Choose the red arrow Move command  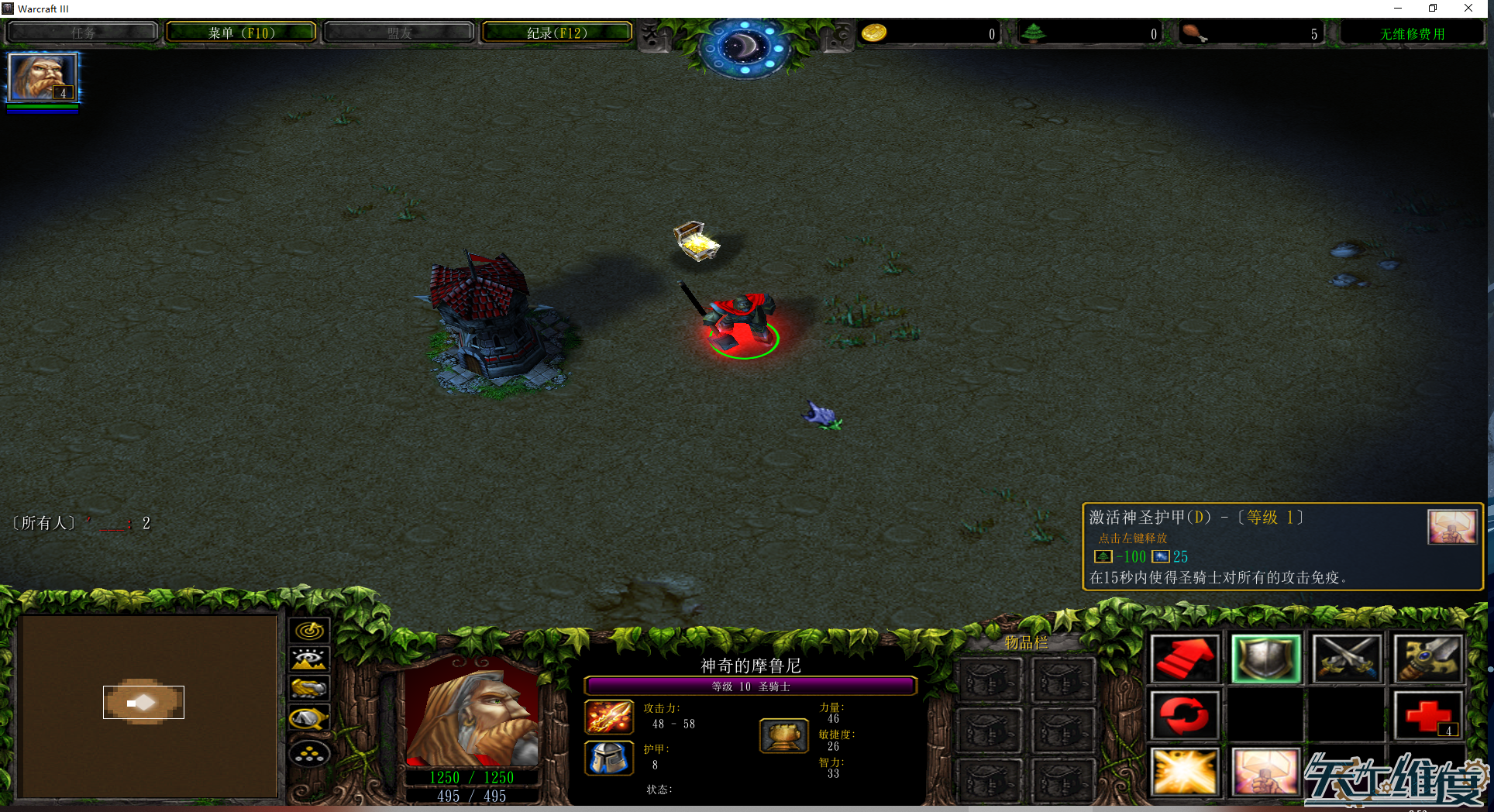1184,659
